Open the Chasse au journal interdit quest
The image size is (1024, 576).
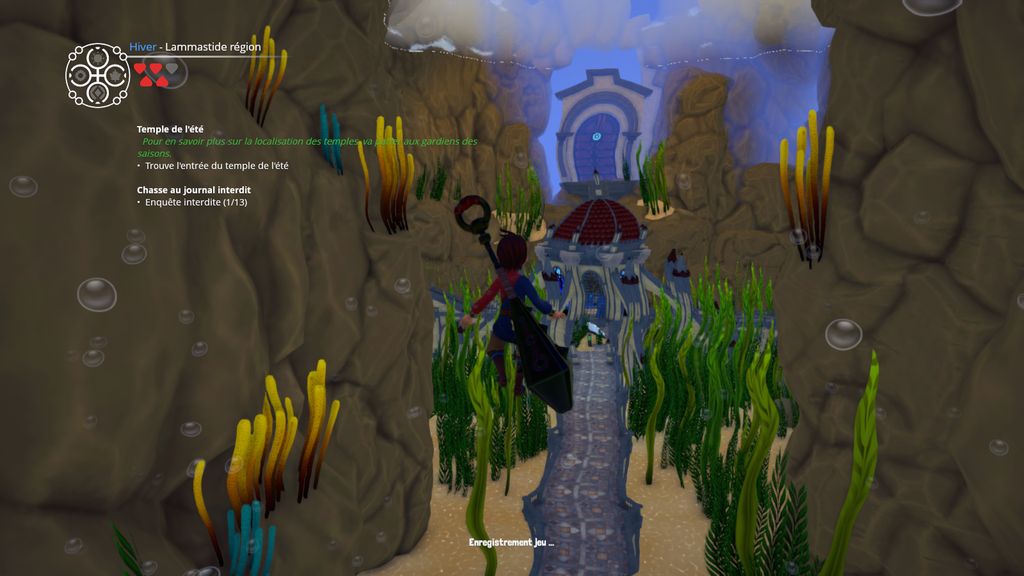point(194,189)
